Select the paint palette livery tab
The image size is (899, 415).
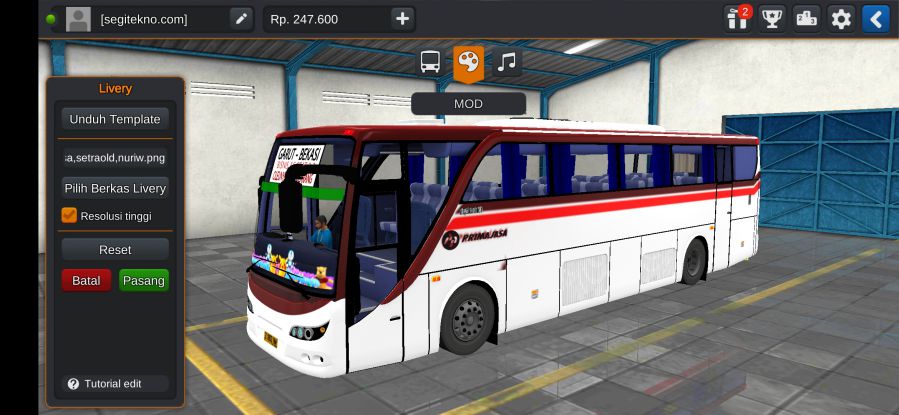pos(468,62)
